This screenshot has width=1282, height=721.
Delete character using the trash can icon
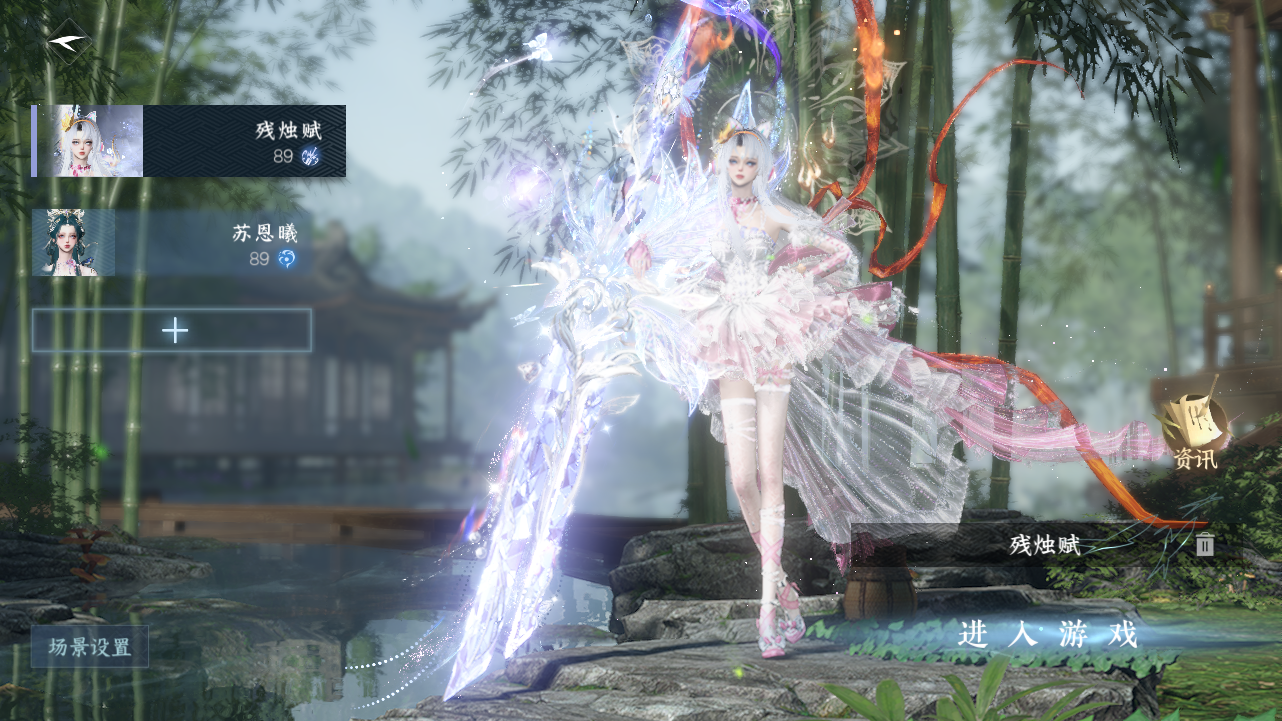pyautogui.click(x=1205, y=544)
